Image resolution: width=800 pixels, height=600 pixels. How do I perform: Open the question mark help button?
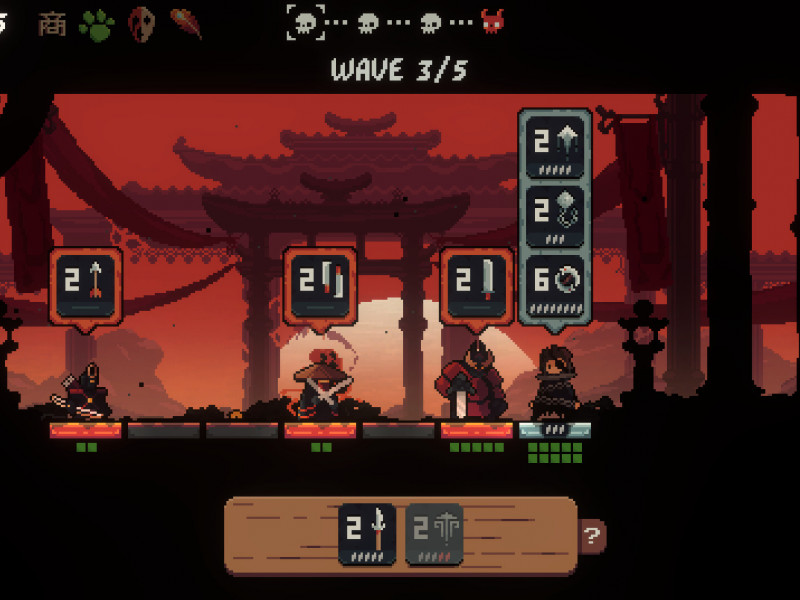(x=593, y=536)
